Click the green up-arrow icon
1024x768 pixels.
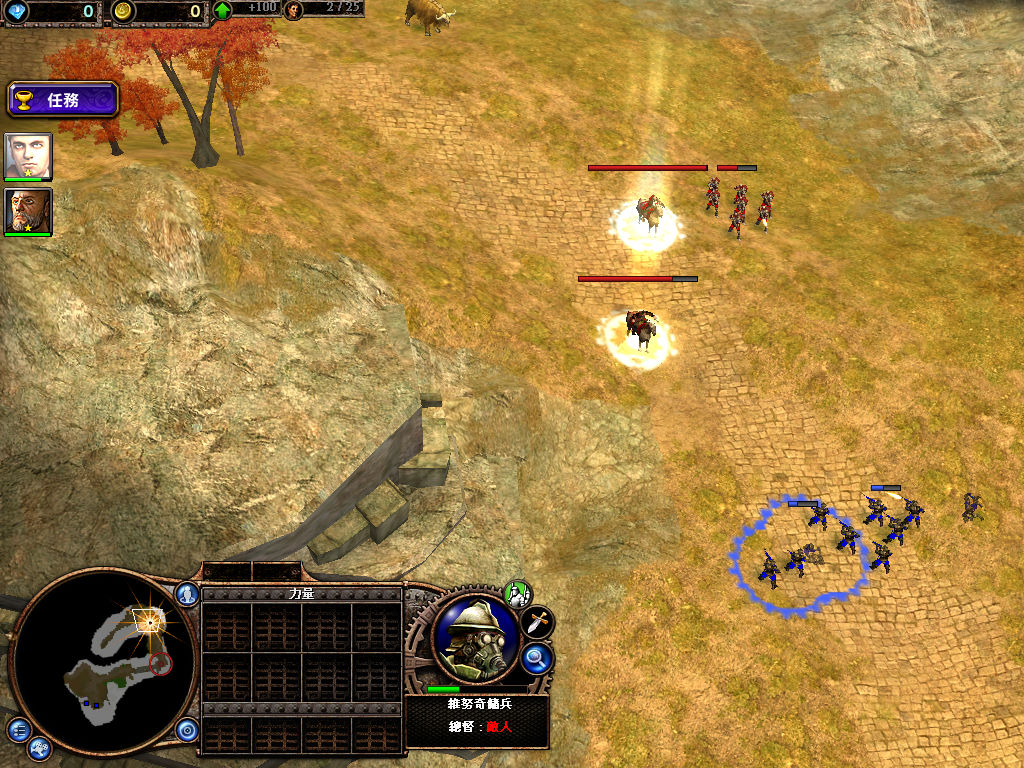222,11
